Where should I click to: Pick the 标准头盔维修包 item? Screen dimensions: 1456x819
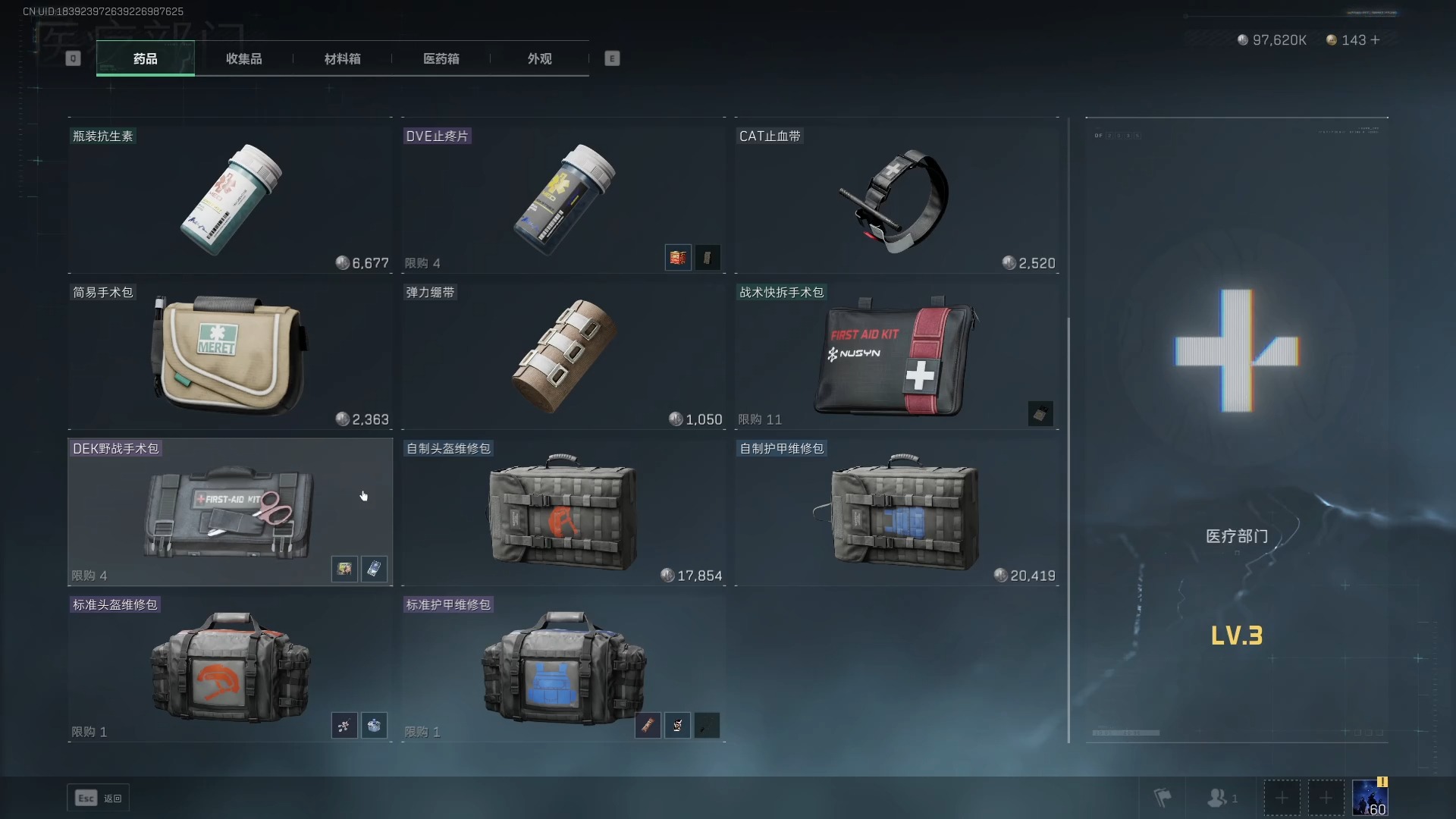(x=230, y=667)
